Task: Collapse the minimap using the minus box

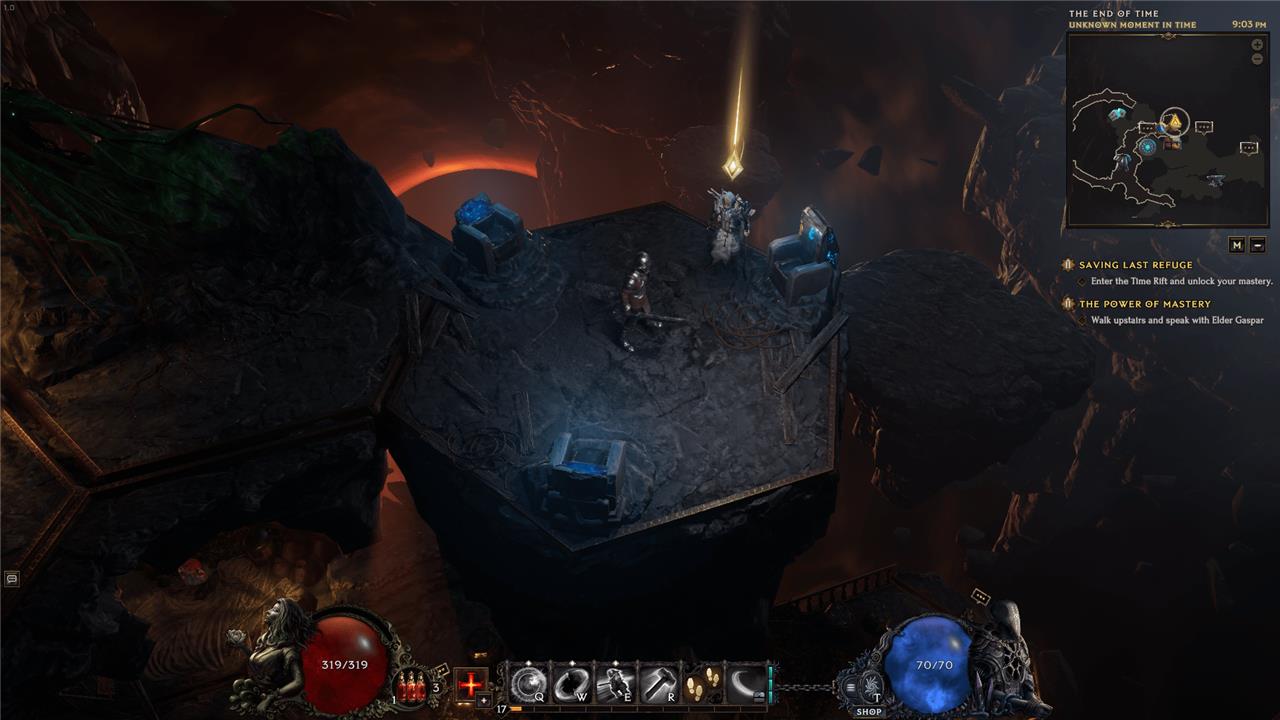Action: (1258, 244)
